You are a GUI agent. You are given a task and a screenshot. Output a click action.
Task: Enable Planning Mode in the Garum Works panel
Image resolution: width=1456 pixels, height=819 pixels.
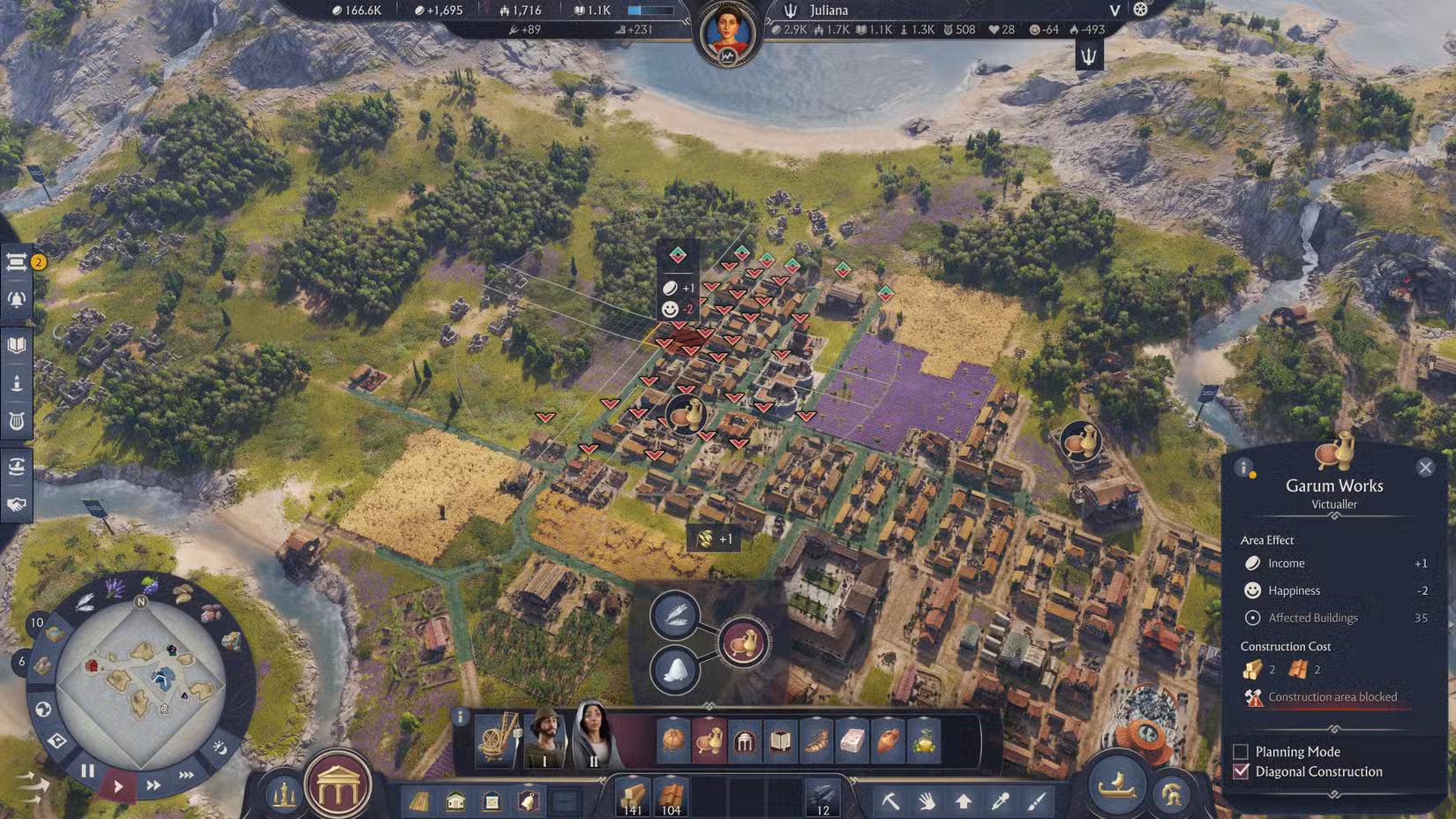pos(1241,751)
